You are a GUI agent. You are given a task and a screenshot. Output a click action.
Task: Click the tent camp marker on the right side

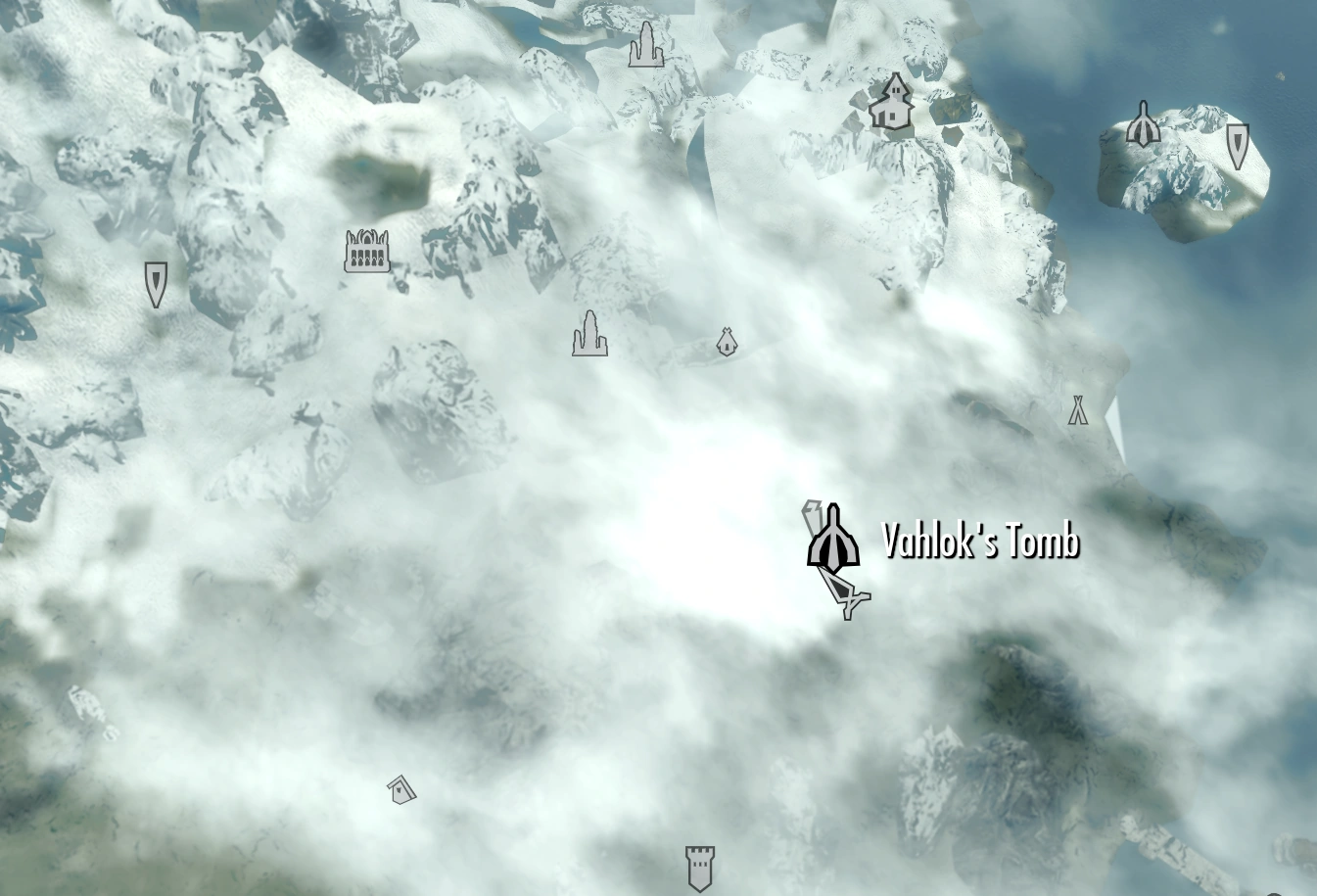1078,409
